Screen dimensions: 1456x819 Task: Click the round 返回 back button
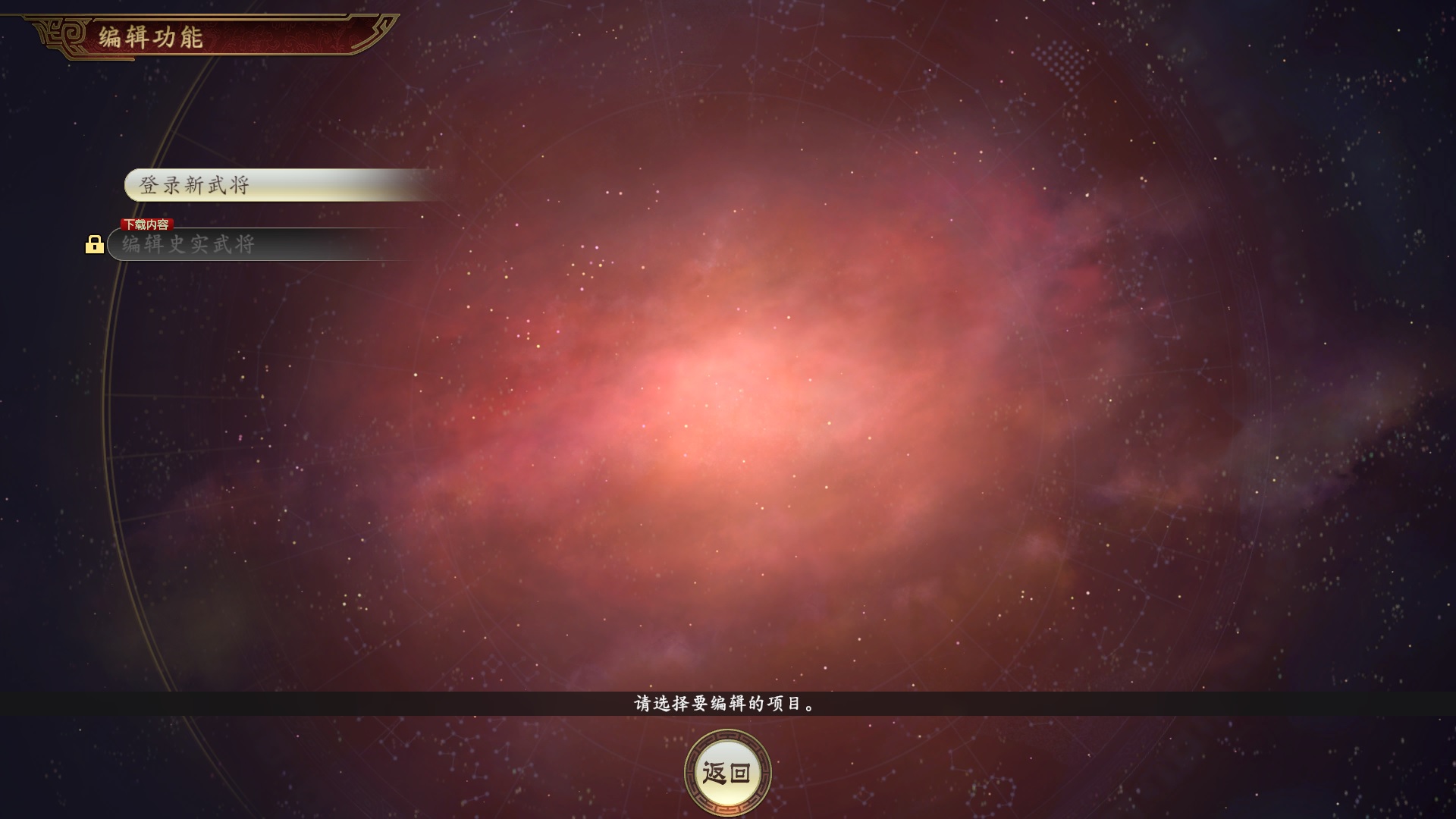coord(727,773)
